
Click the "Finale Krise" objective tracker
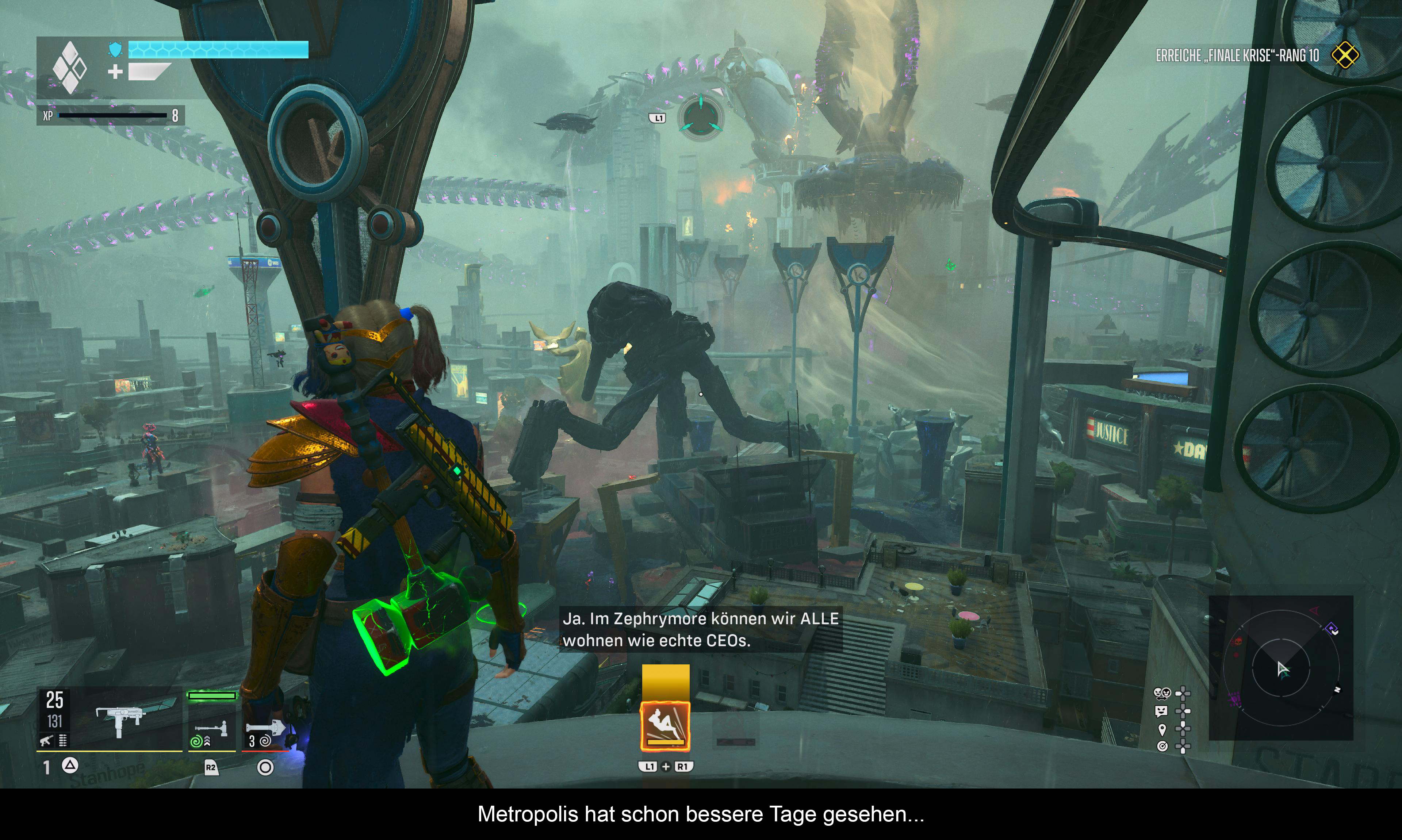[1237, 55]
